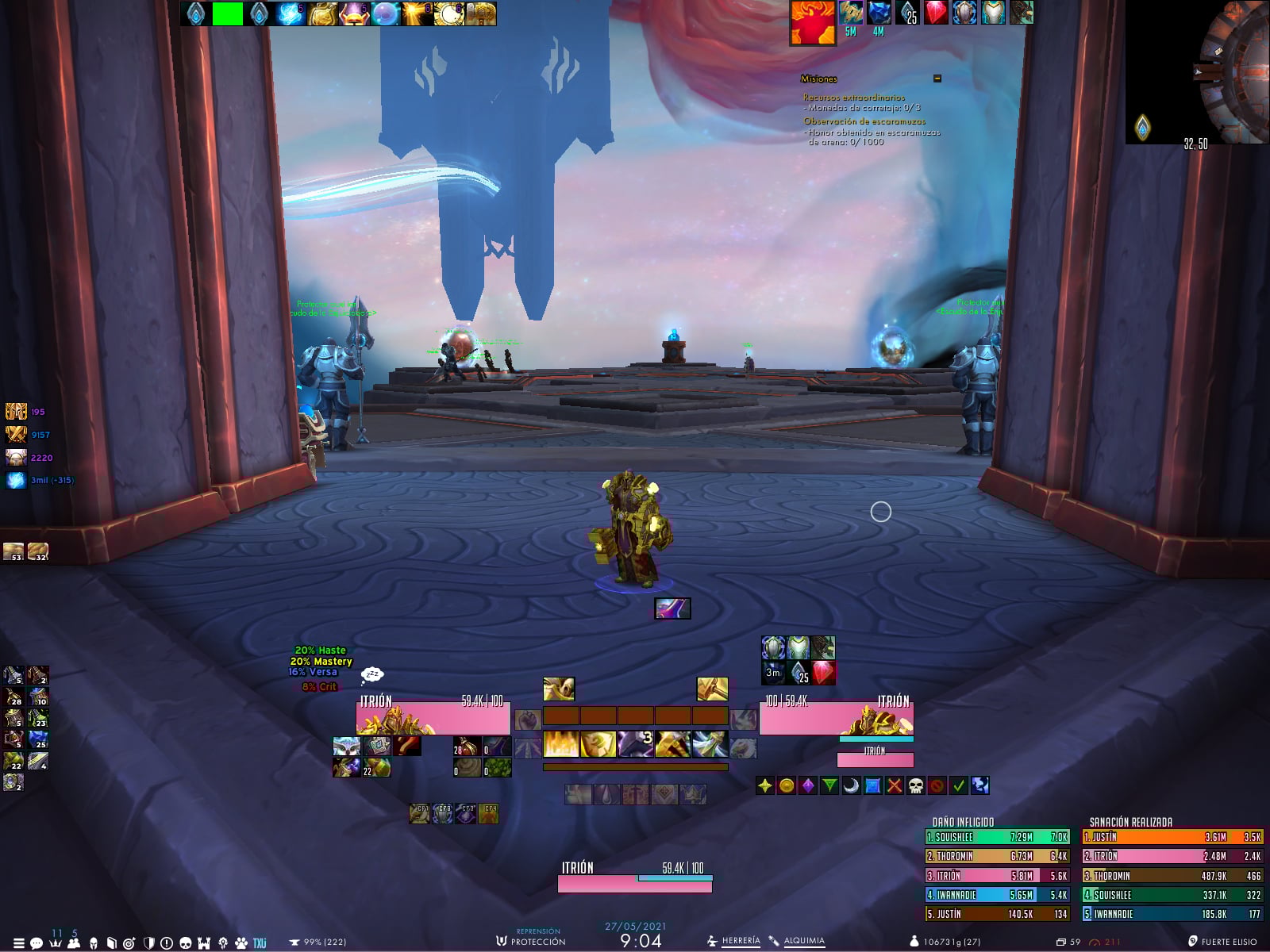Click the Itrión player unit frame

click(433, 717)
